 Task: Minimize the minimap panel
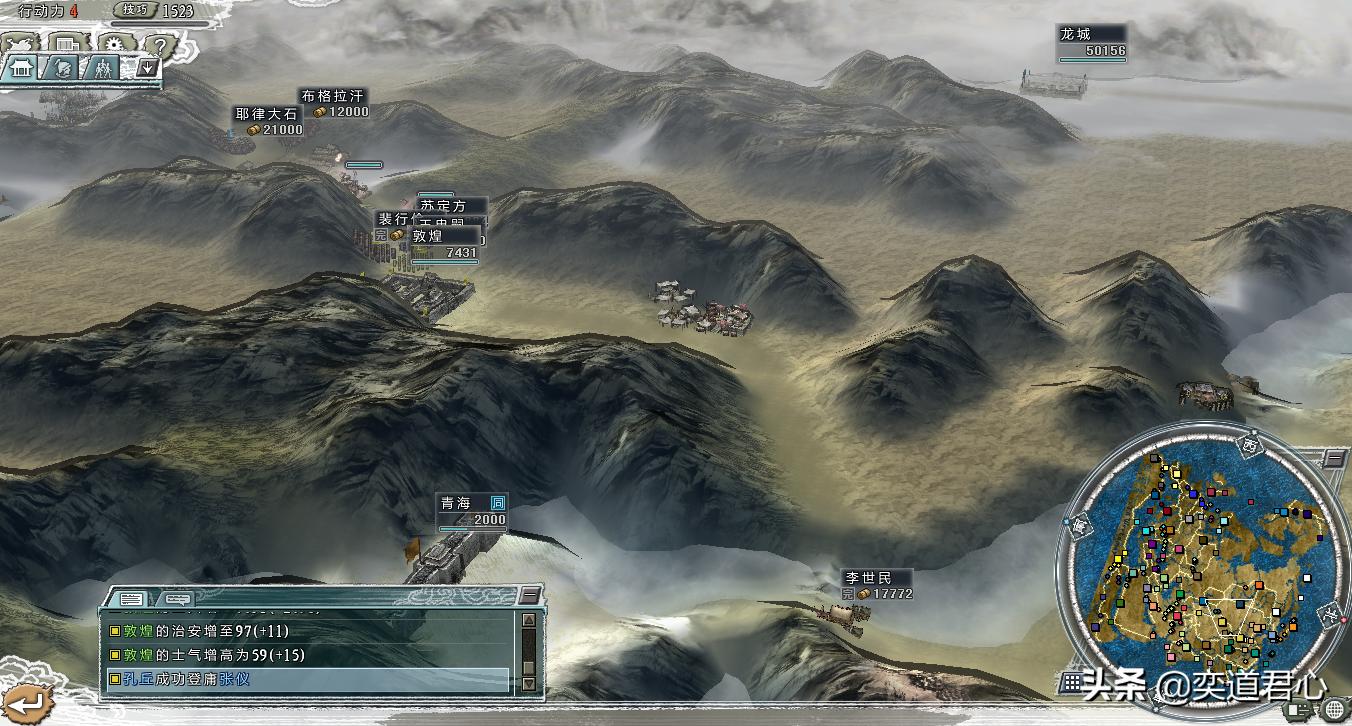(x=1334, y=458)
